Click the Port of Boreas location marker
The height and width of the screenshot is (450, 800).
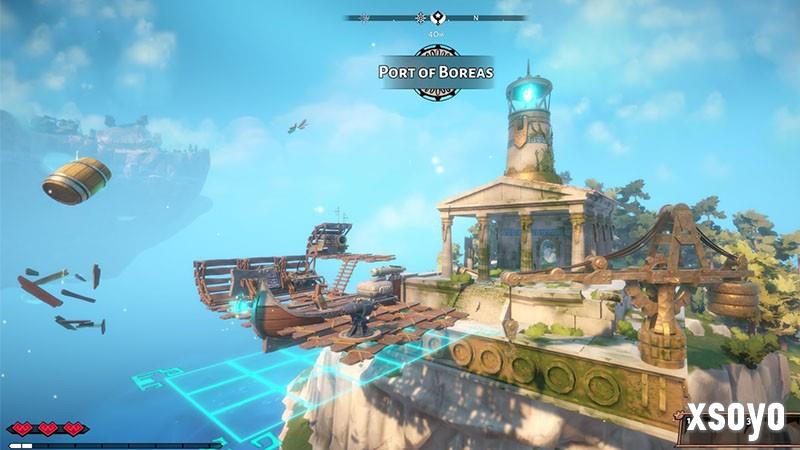pyautogui.click(x=435, y=71)
